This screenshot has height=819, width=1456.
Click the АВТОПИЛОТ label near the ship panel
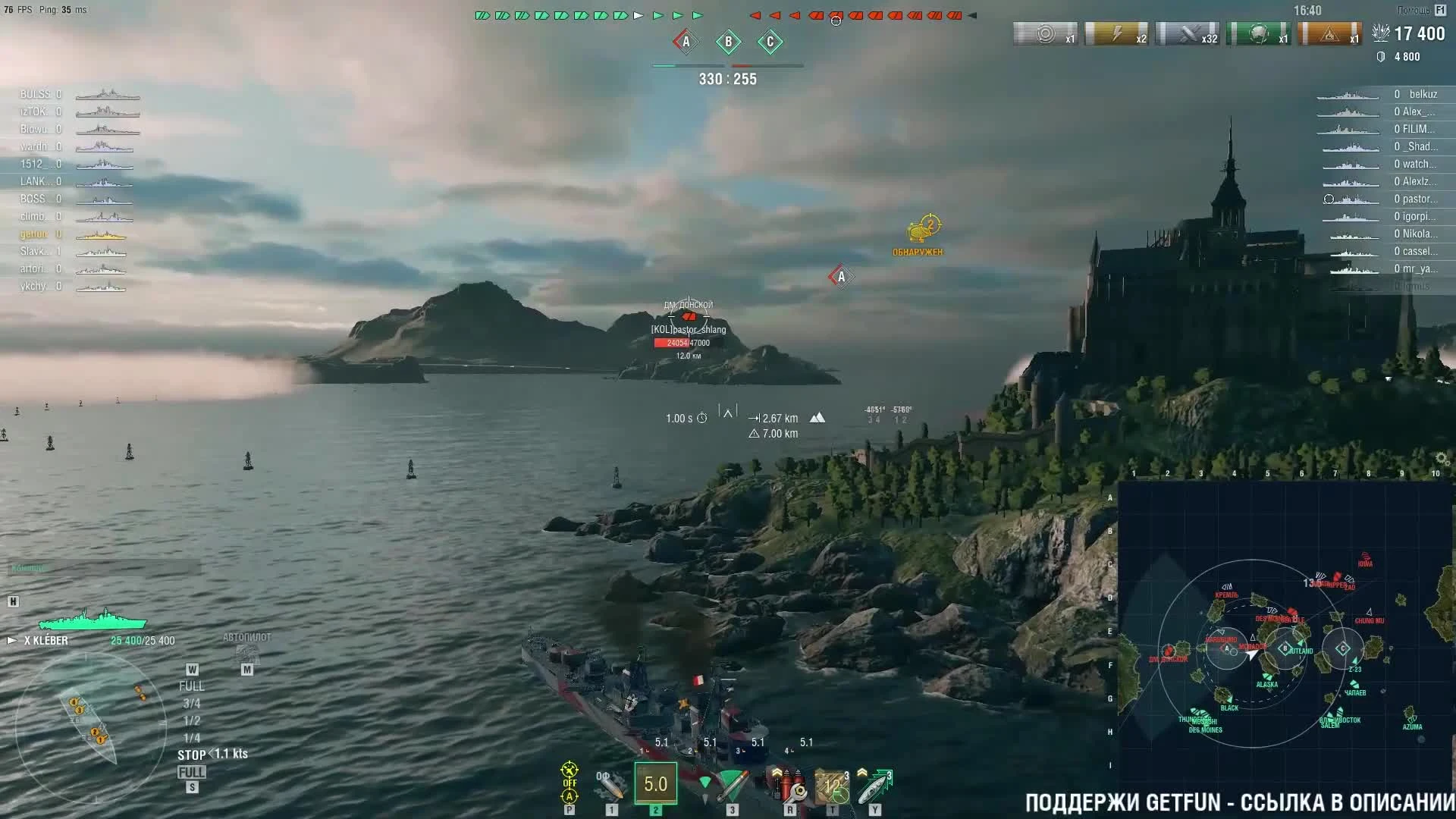pos(248,637)
